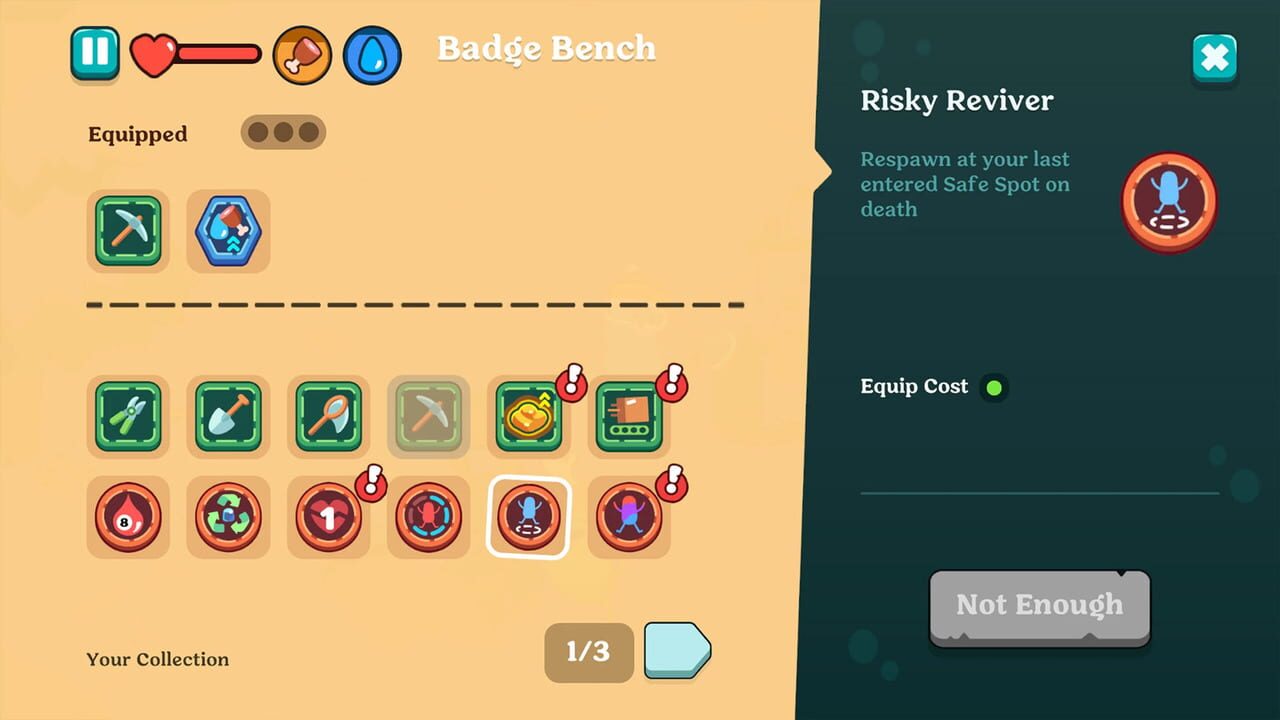The height and width of the screenshot is (720, 1280).
Task: Select the blood drop badge showing 8
Action: point(128,517)
